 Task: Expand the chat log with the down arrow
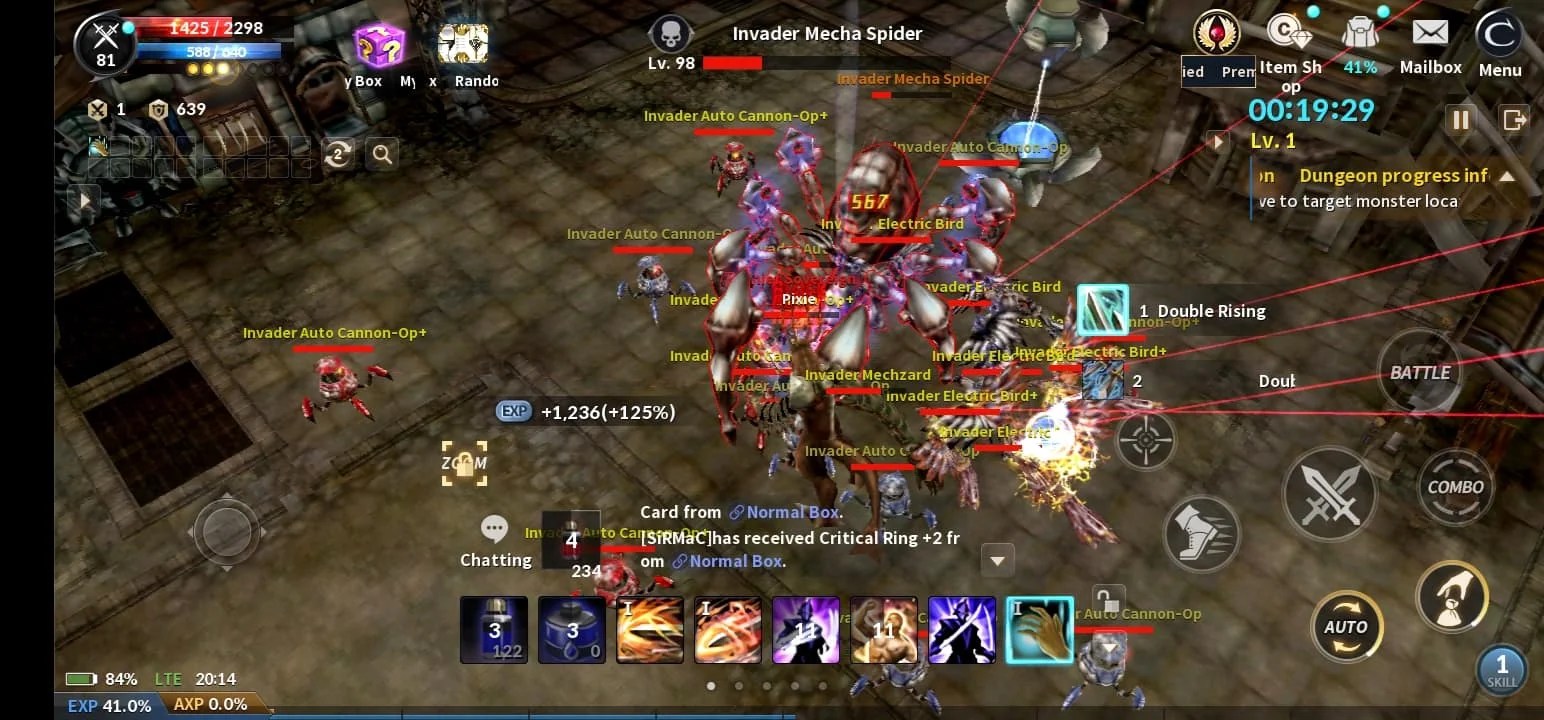click(x=997, y=561)
